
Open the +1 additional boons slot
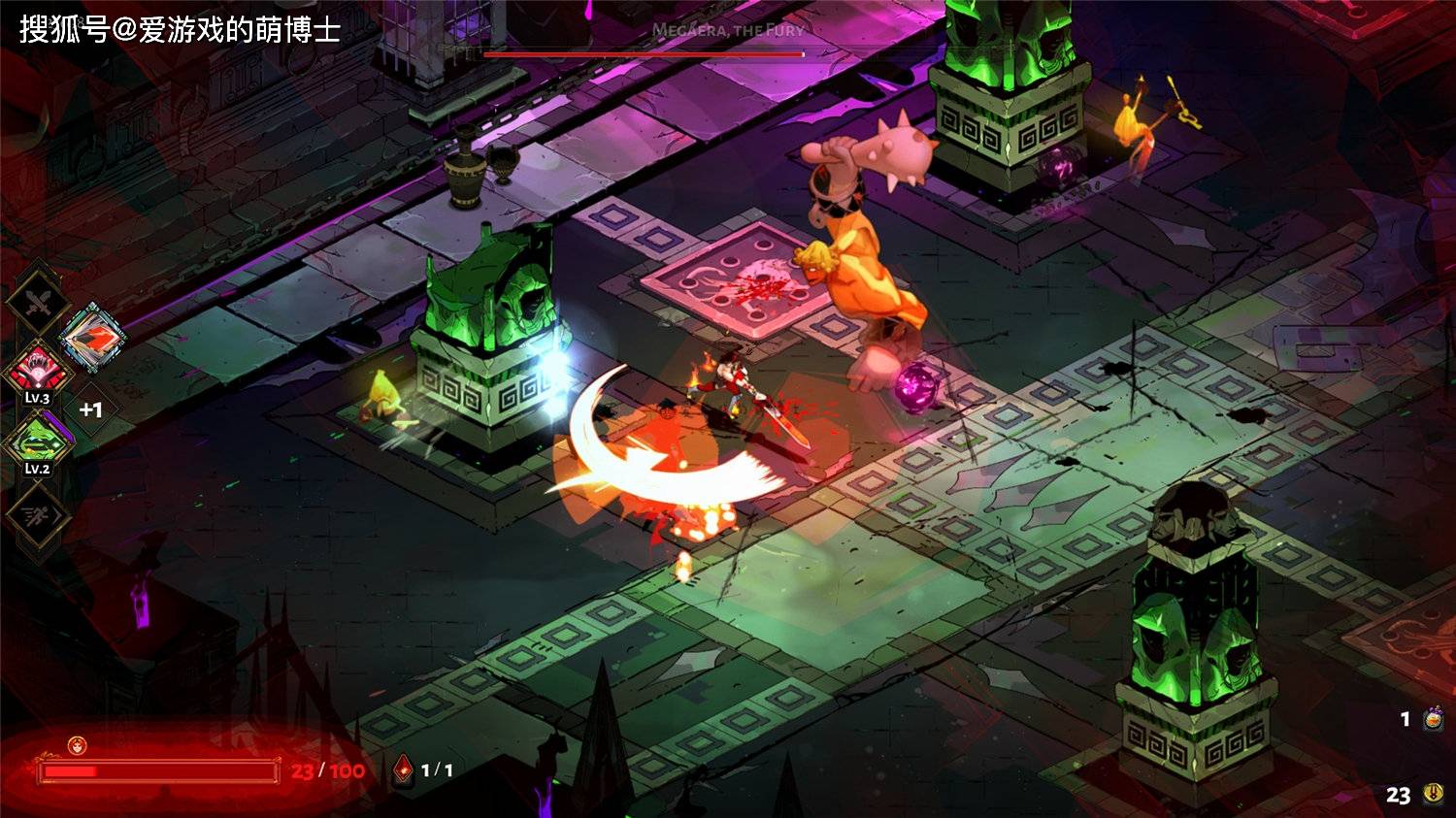[90, 409]
